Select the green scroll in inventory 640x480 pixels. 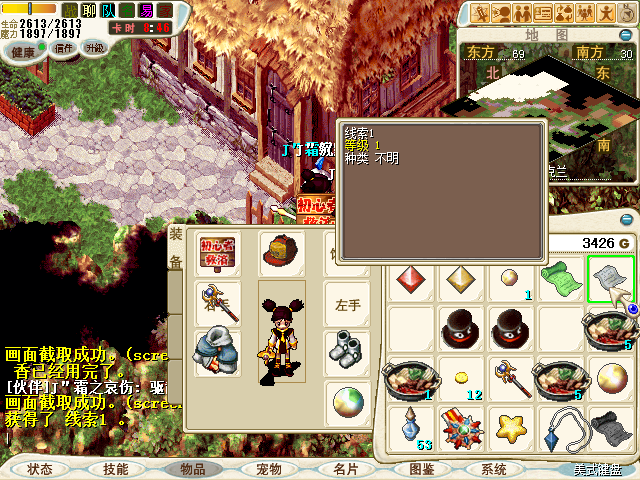click(x=561, y=277)
